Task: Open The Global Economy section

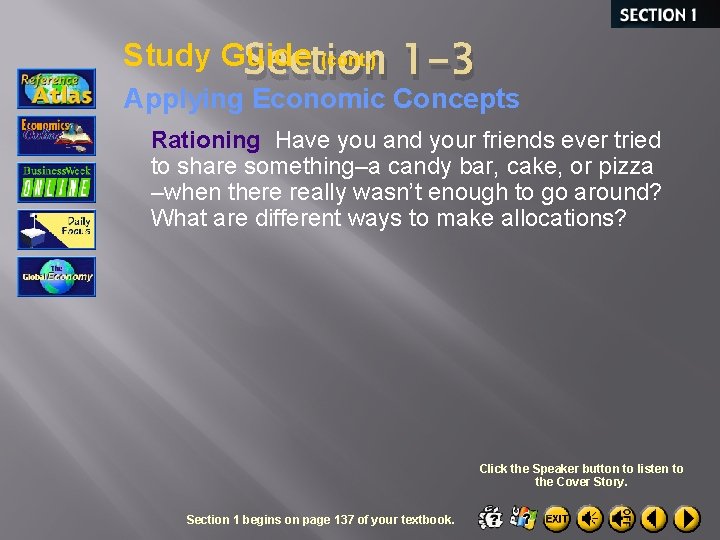Action: click(x=56, y=277)
